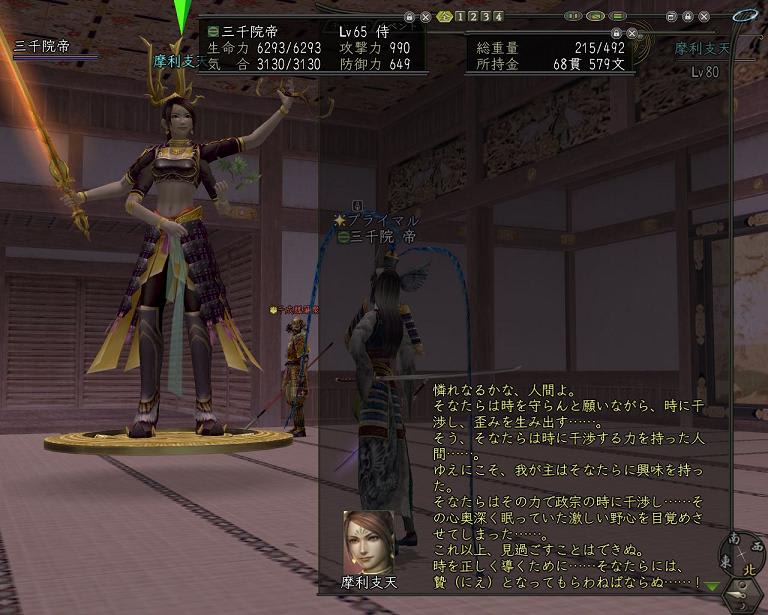Screen dimensions: 768x615
Task: Lock the weight and money panel
Action: [617, 33]
